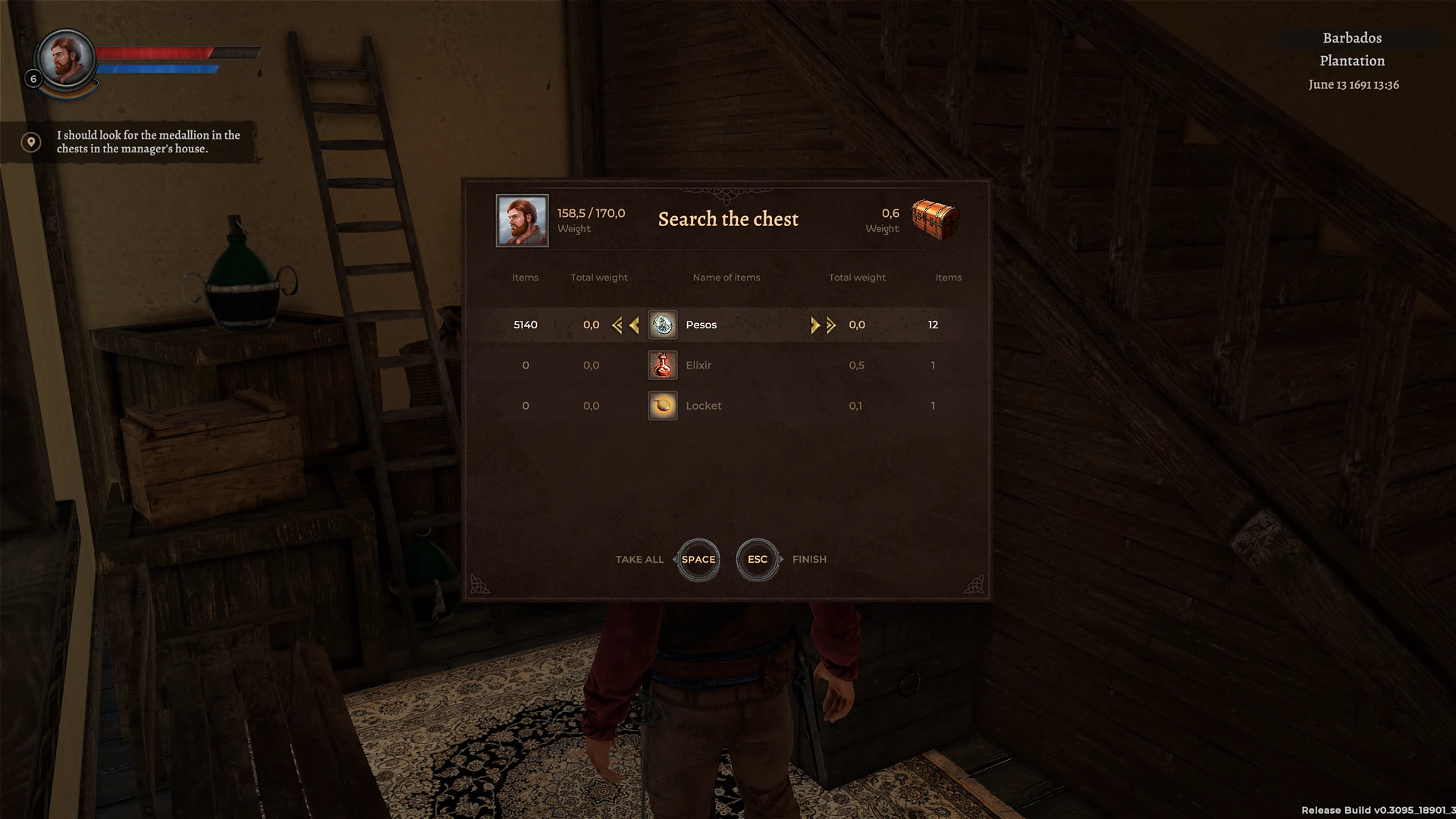Viewport: 1456px width, 819px height.
Task: Select the Elixir potion icon
Action: click(662, 365)
